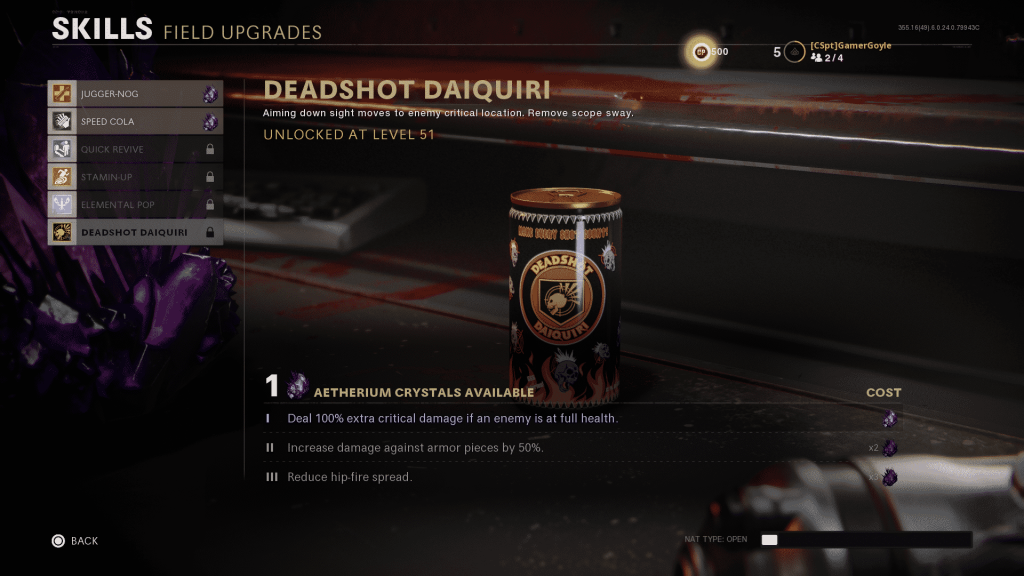Choose Speed Cola from the perk list
This screenshot has width=1024, height=576.
134,122
